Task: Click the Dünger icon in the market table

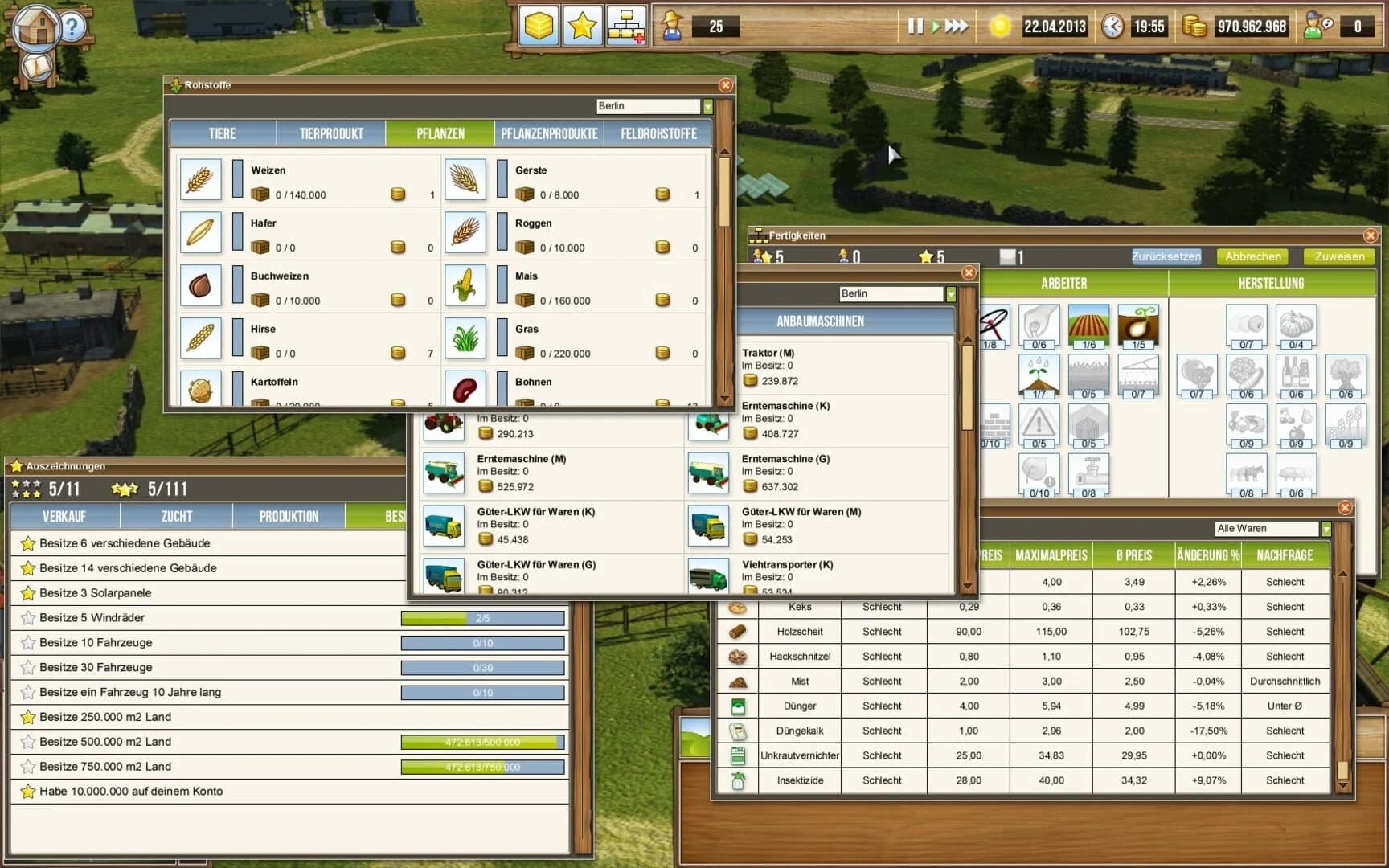Action: click(740, 706)
